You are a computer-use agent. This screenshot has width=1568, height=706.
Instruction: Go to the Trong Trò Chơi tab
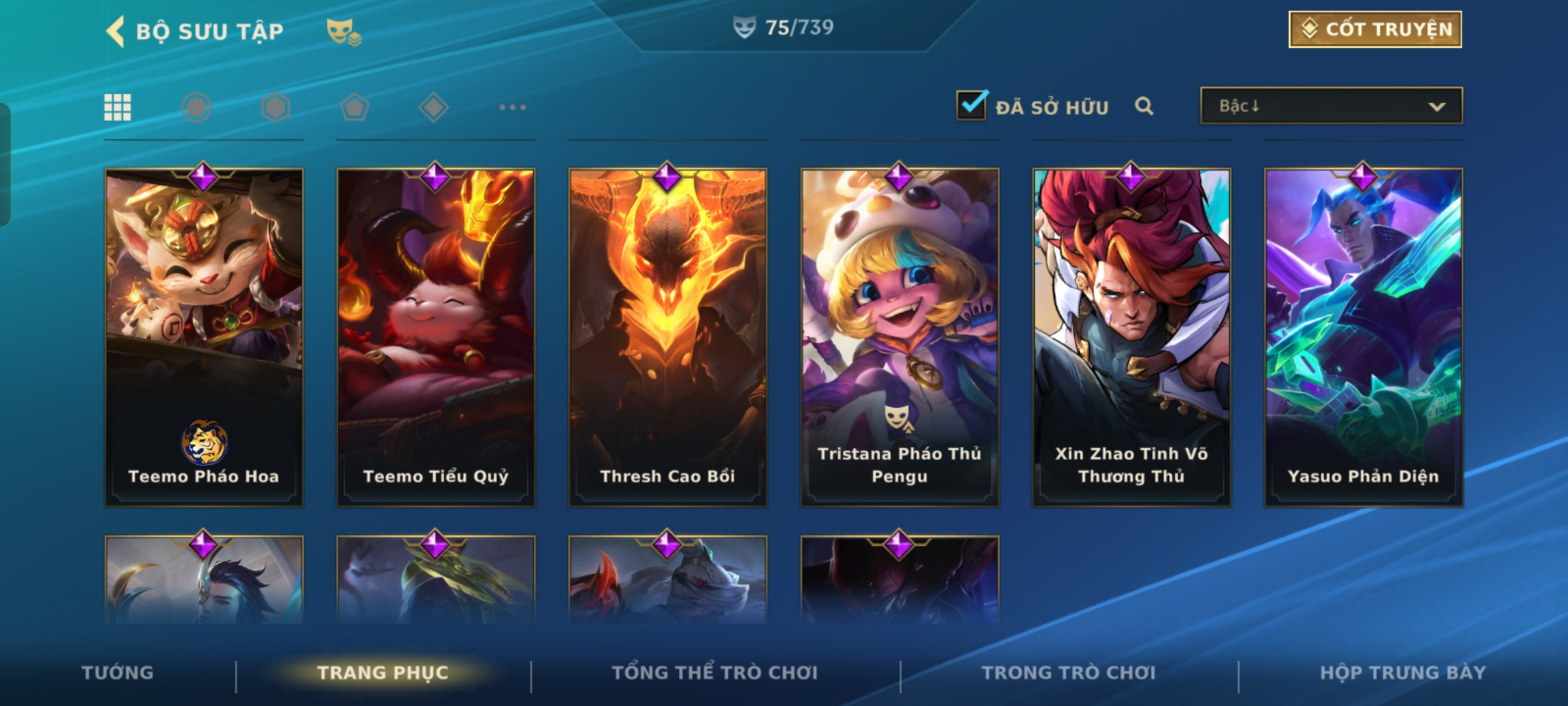(x=1068, y=673)
